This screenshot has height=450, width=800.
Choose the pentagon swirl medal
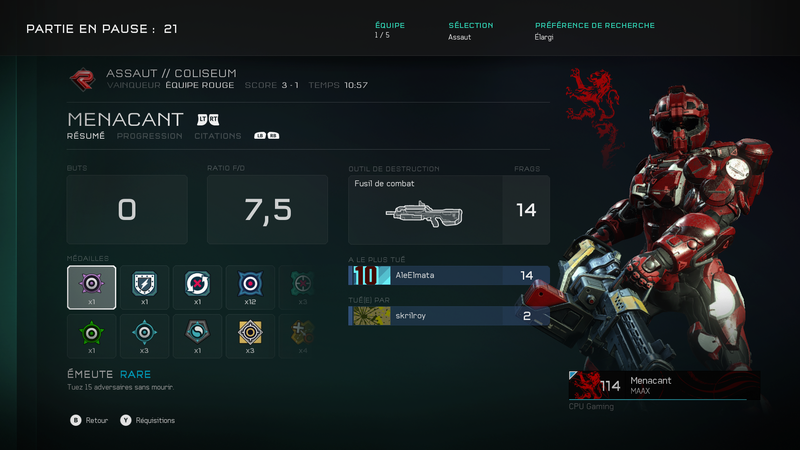coord(197,336)
